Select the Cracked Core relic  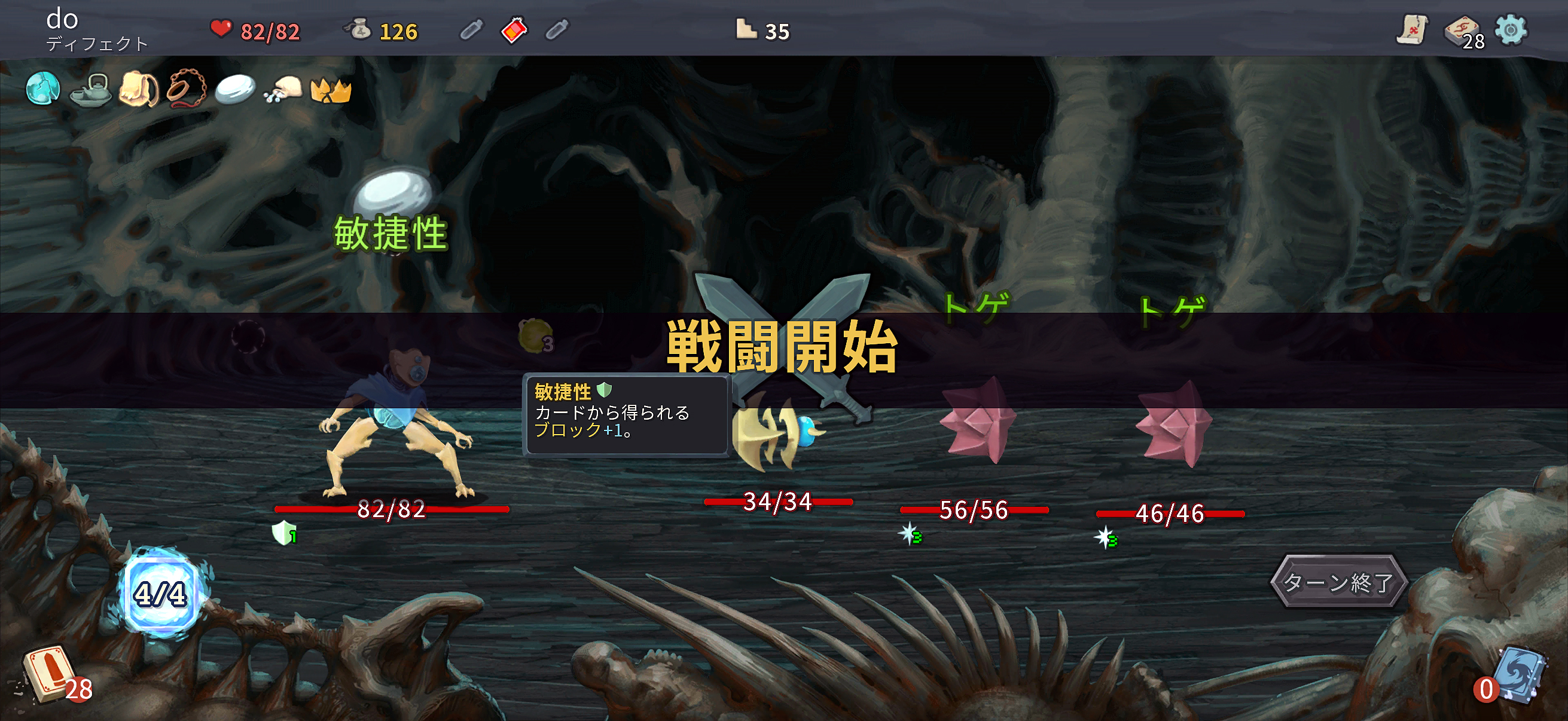point(43,90)
